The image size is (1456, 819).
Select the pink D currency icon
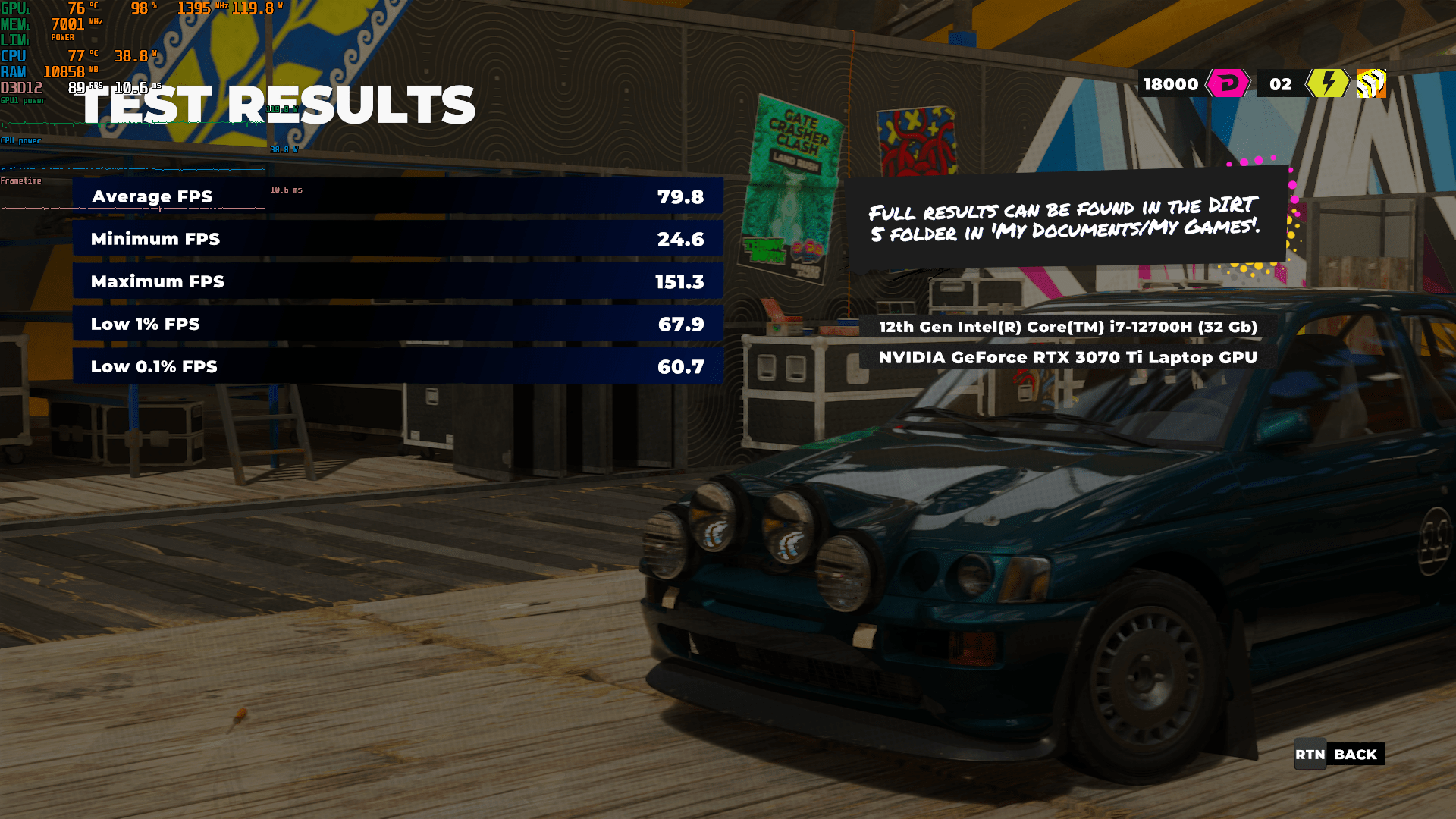tap(1228, 83)
